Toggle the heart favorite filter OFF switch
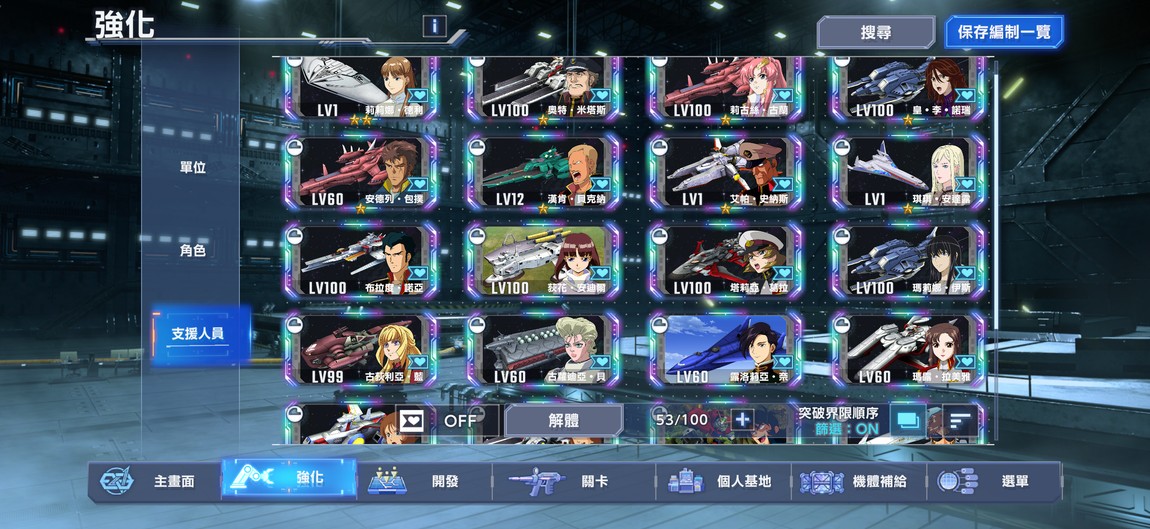Image resolution: width=1150 pixels, height=529 pixels. click(438, 421)
